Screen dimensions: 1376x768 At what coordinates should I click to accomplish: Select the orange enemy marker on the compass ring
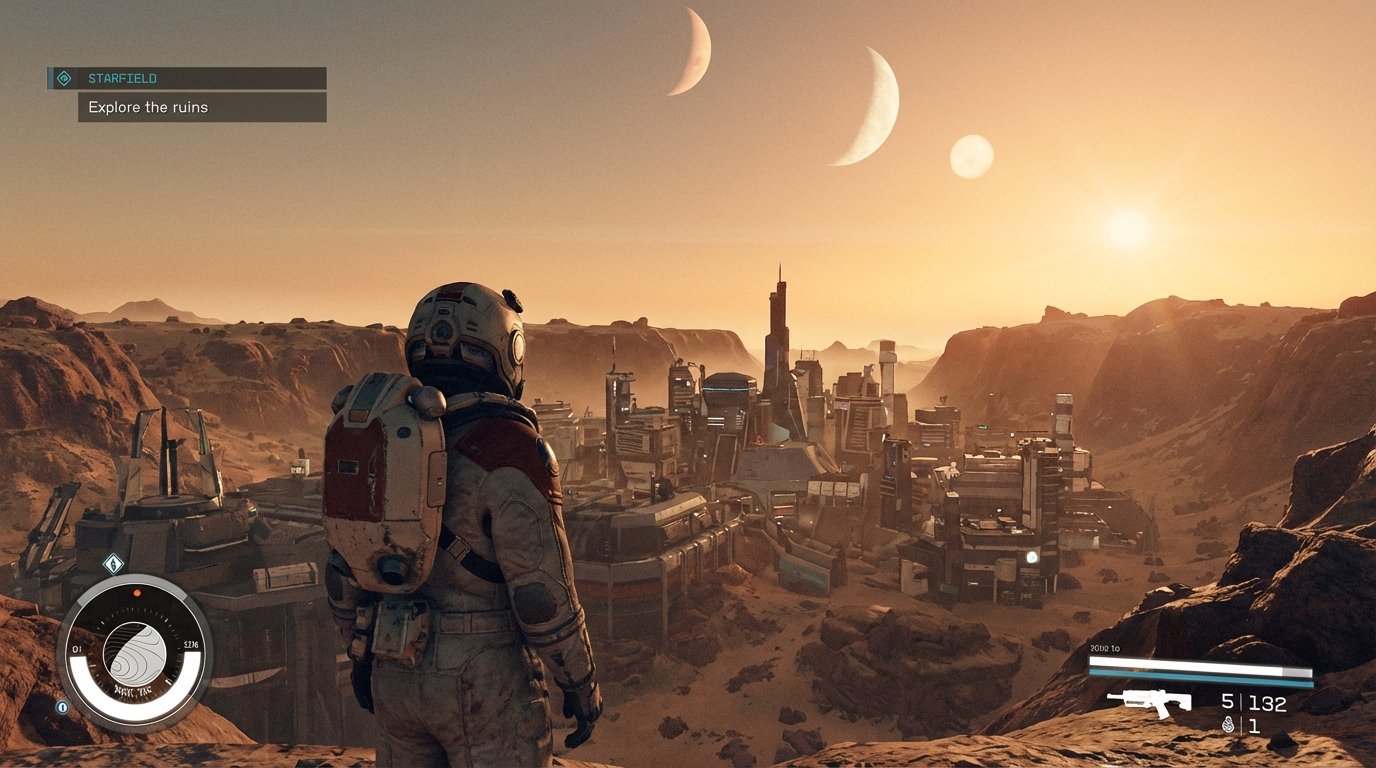137,592
